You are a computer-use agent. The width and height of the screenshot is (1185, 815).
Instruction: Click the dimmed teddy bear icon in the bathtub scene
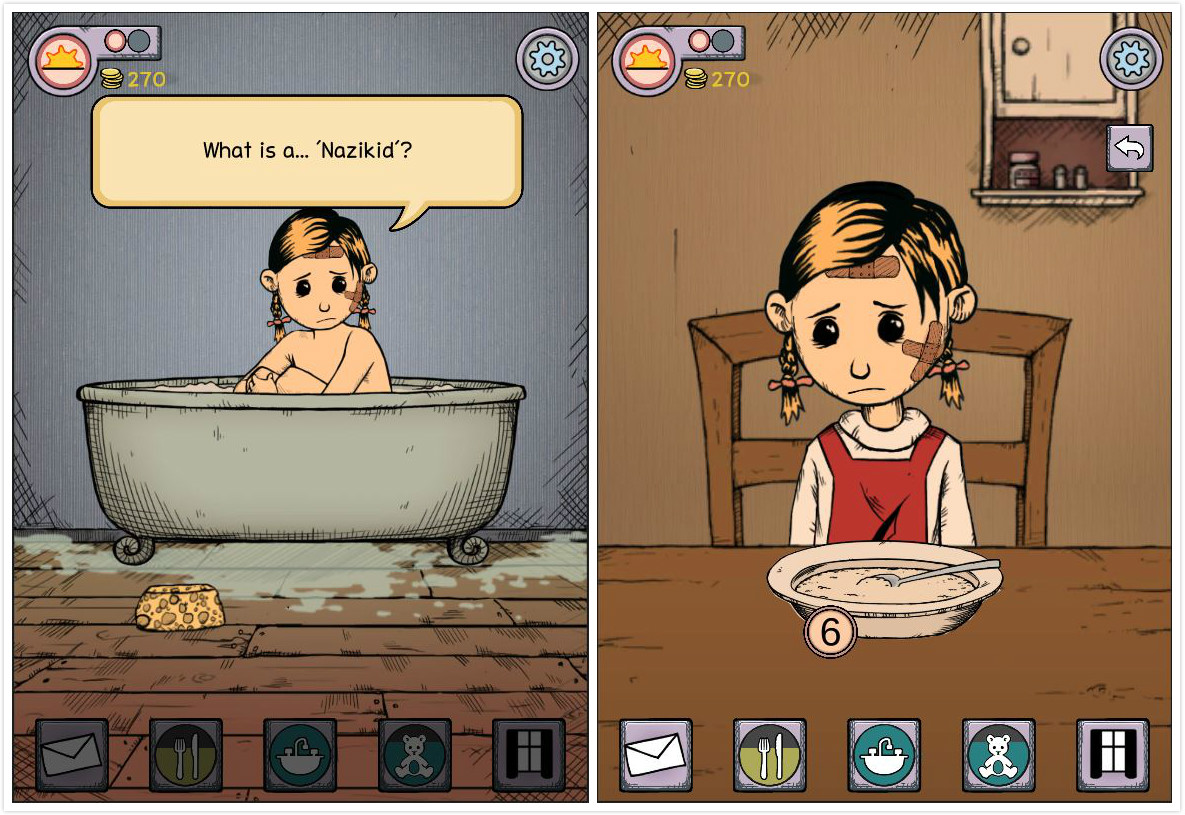[x=414, y=755]
